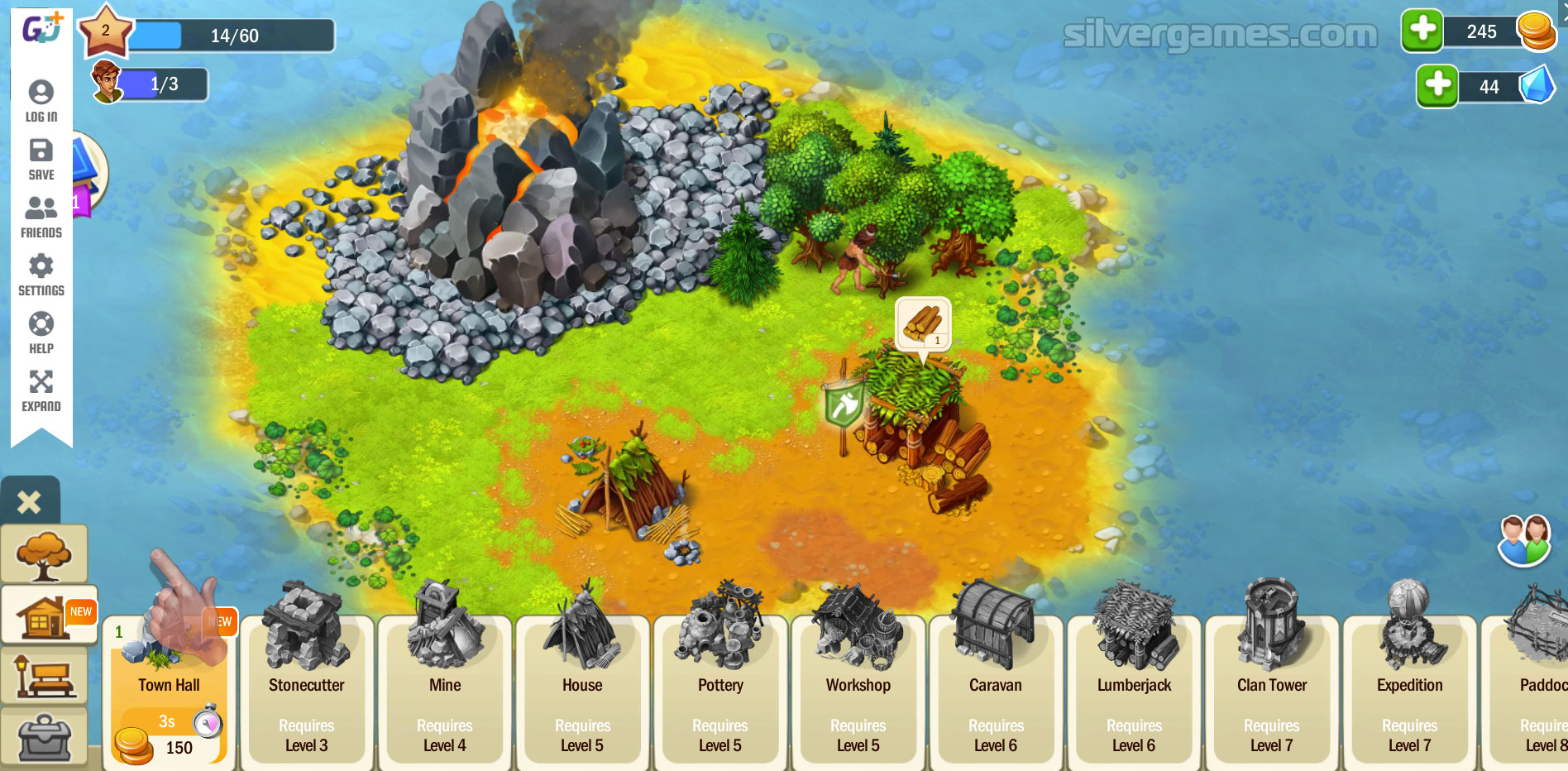Image resolution: width=1568 pixels, height=771 pixels.
Task: Expand the game to fullscreen
Action: coord(41,390)
